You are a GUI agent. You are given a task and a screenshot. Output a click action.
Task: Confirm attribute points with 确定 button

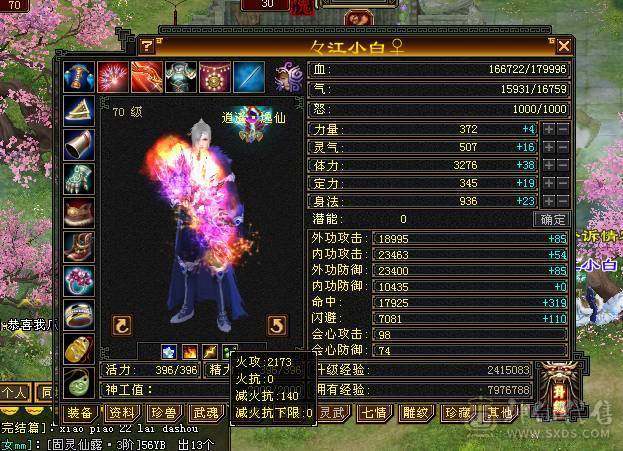click(553, 219)
